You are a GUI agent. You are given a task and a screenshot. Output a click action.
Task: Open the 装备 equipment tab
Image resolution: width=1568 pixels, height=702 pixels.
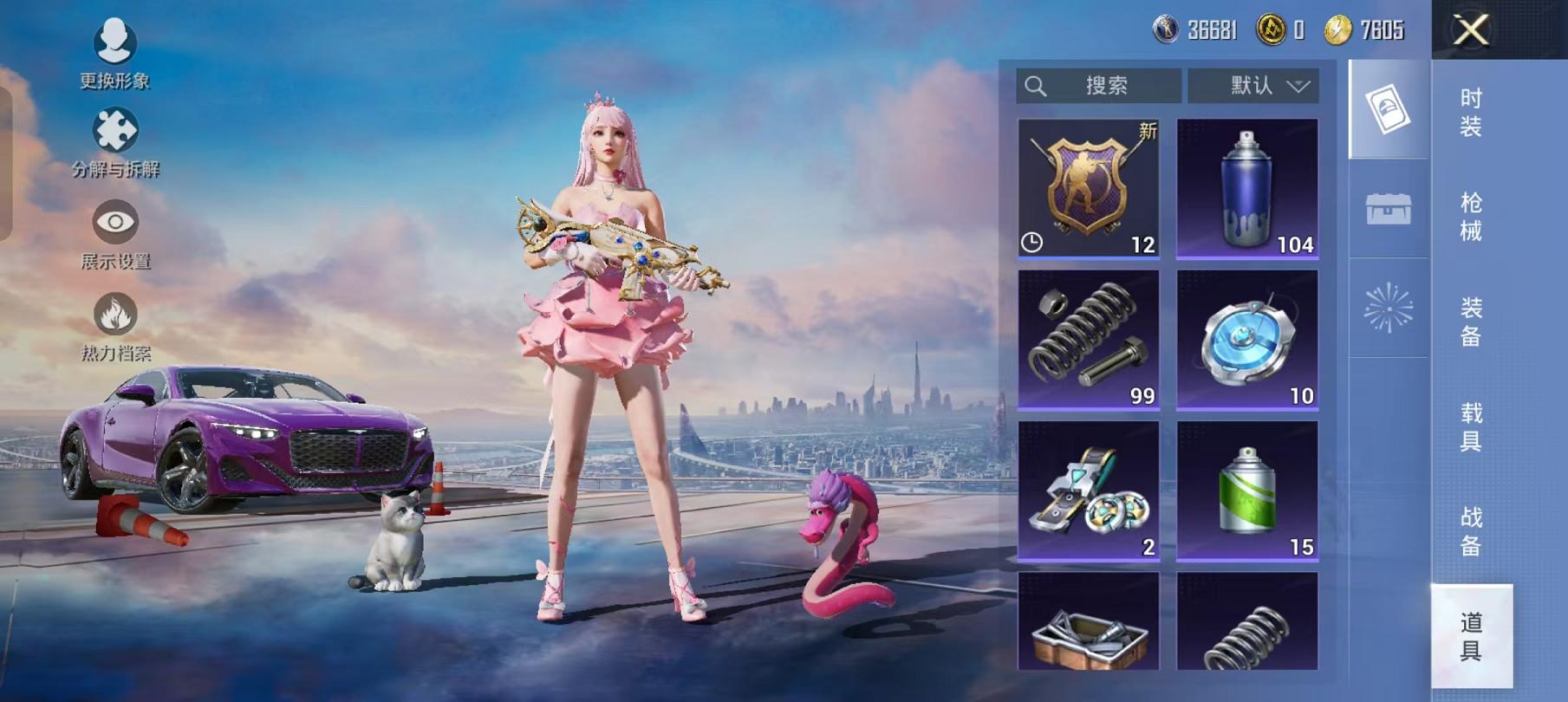pos(1474,321)
